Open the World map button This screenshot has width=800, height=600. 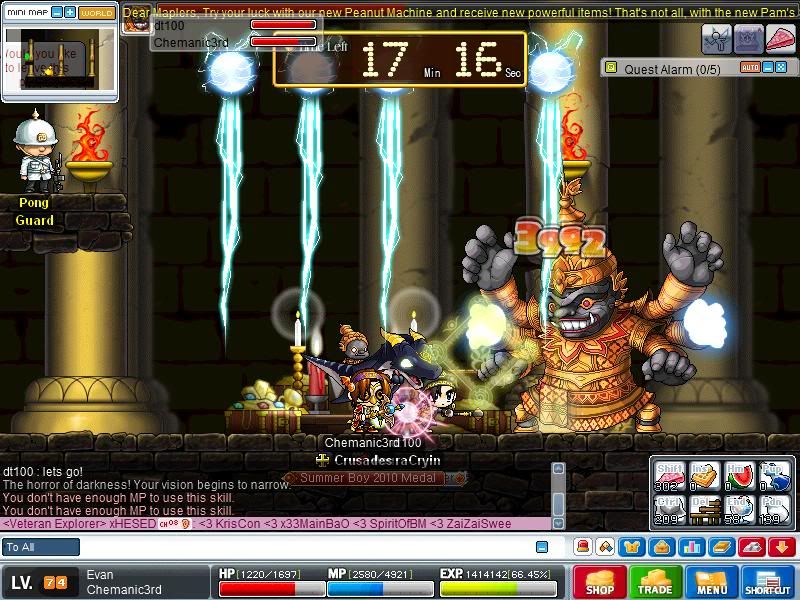(96, 12)
